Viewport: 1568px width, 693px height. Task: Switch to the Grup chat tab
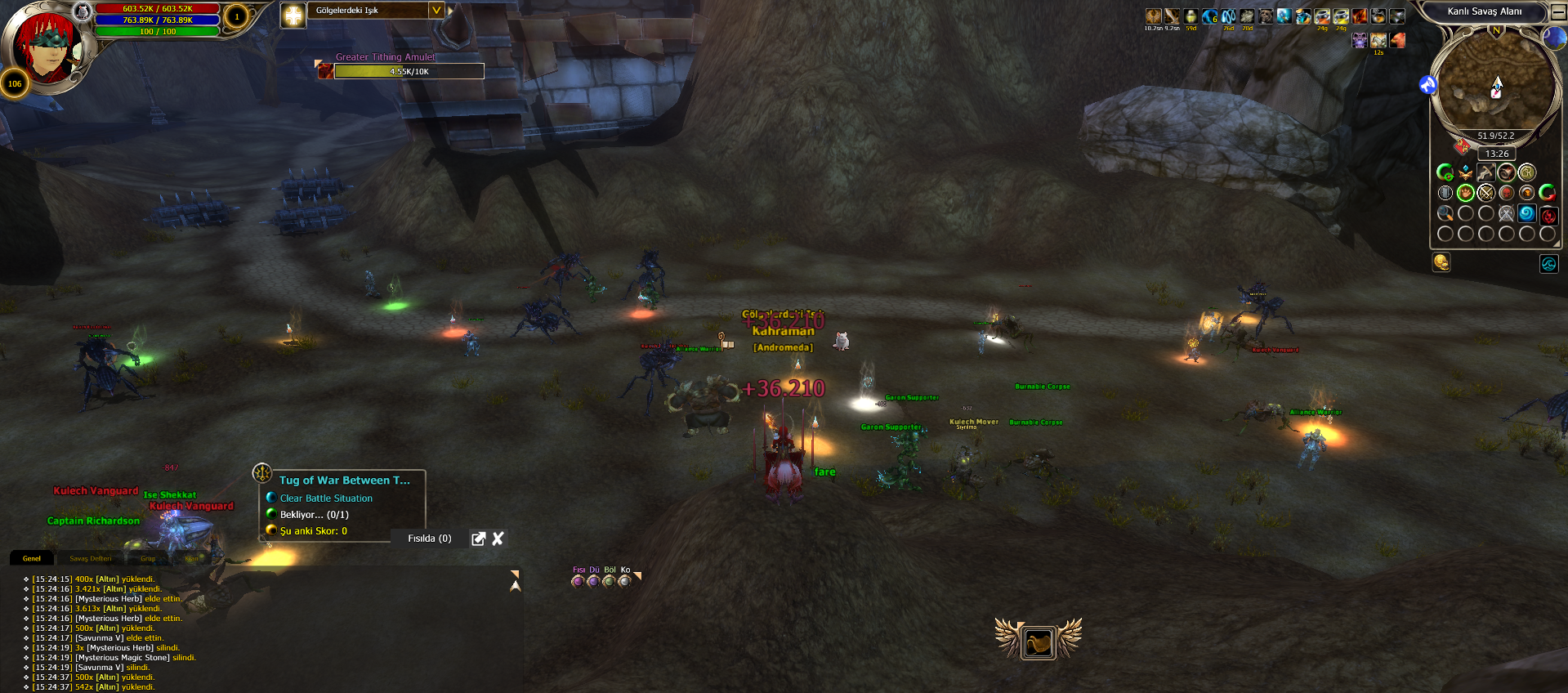tap(148, 559)
